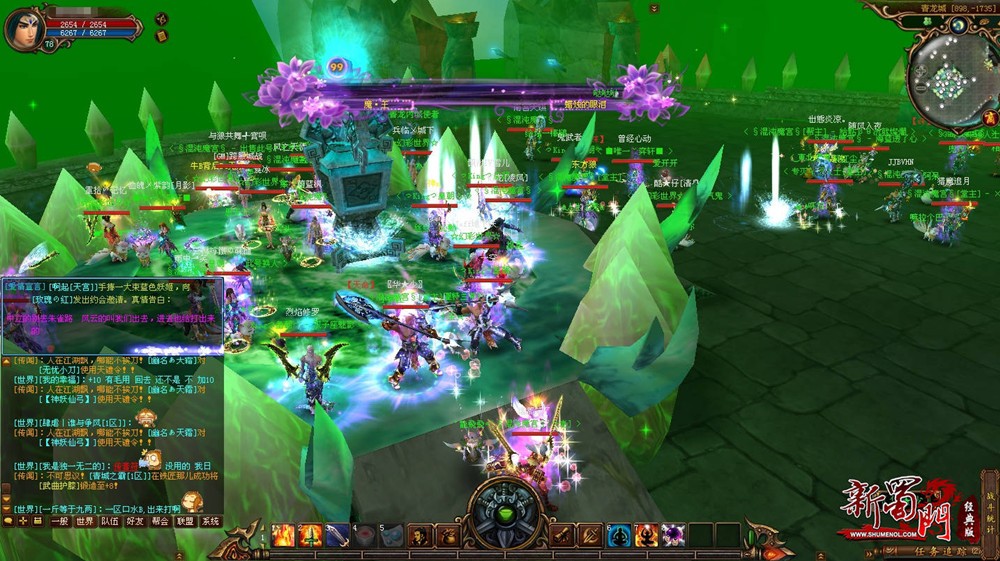Screen dimensions: 1000x561
Task: Open the bag pouch button
Action: [446, 535]
